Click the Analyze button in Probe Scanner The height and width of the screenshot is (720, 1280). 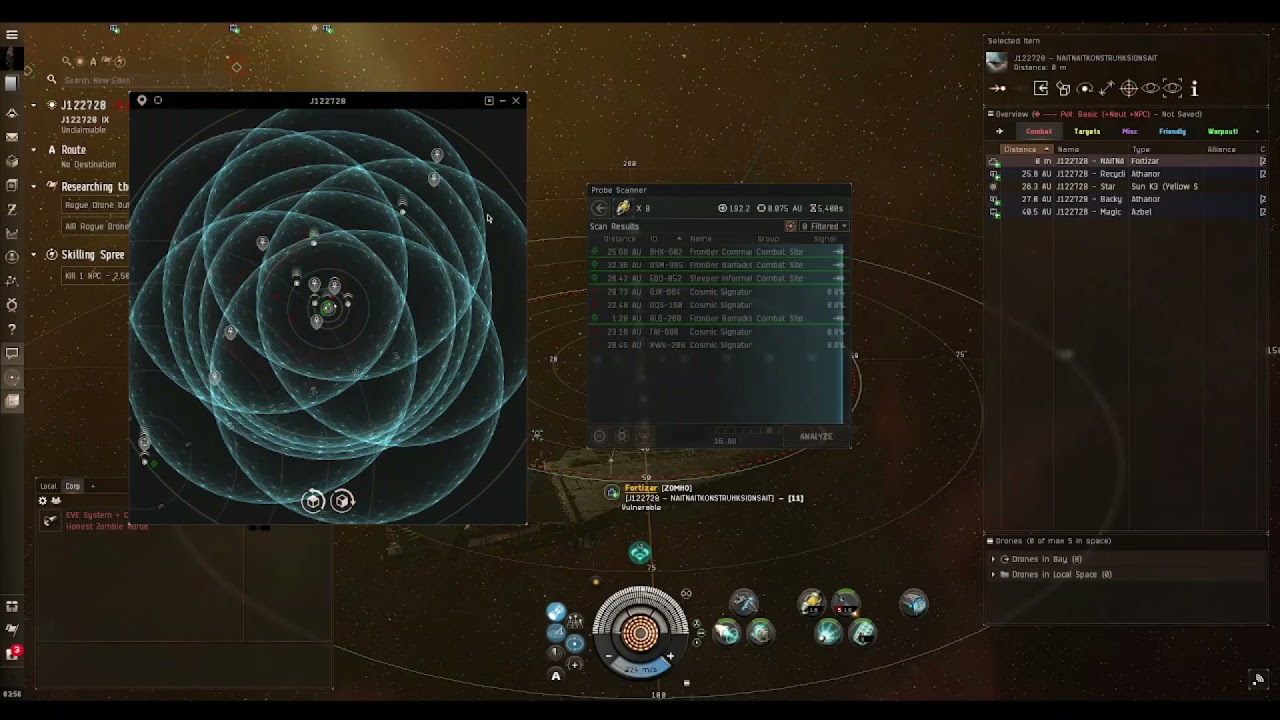click(815, 436)
